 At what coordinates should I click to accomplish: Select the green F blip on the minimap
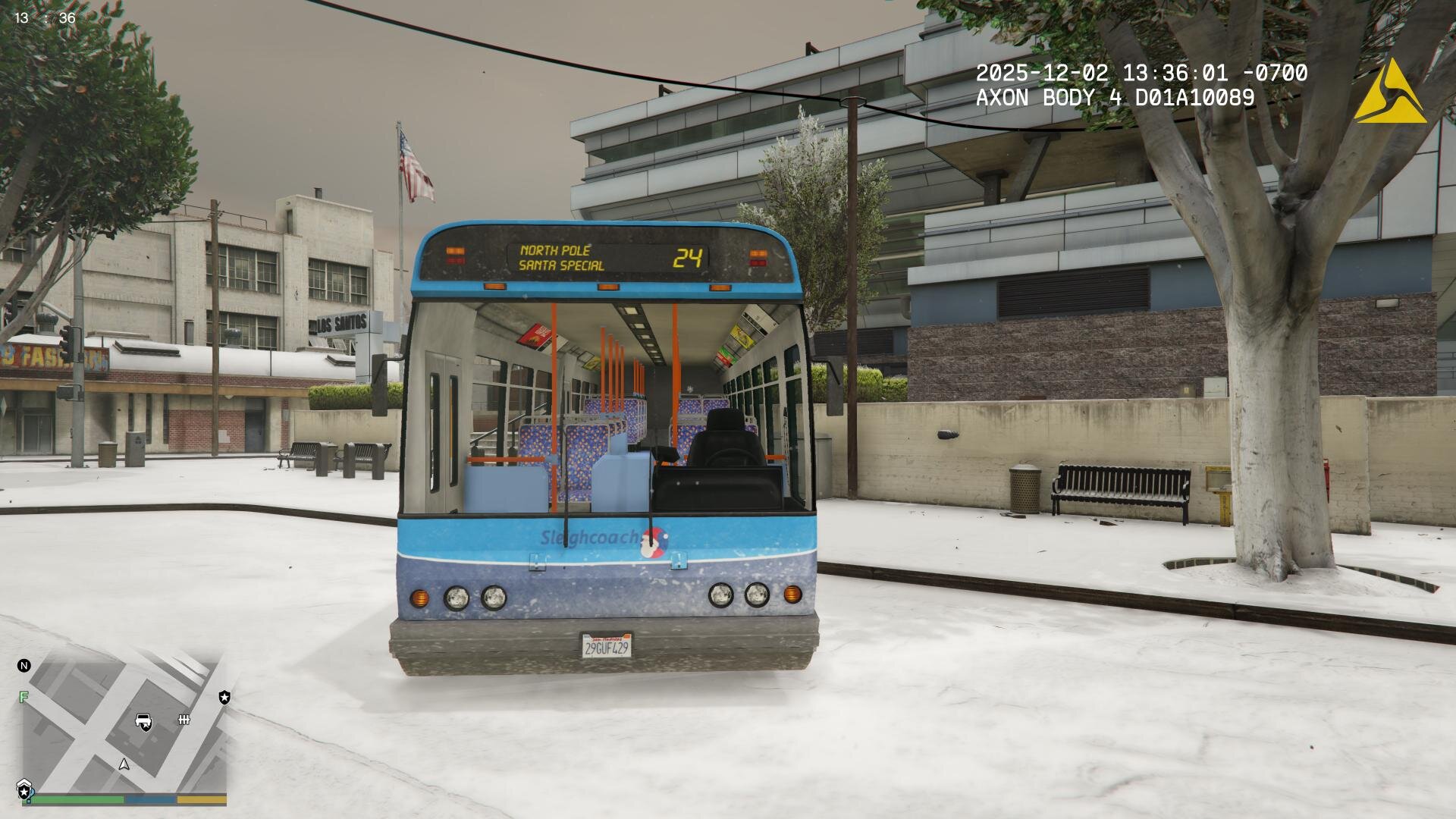pos(24,697)
